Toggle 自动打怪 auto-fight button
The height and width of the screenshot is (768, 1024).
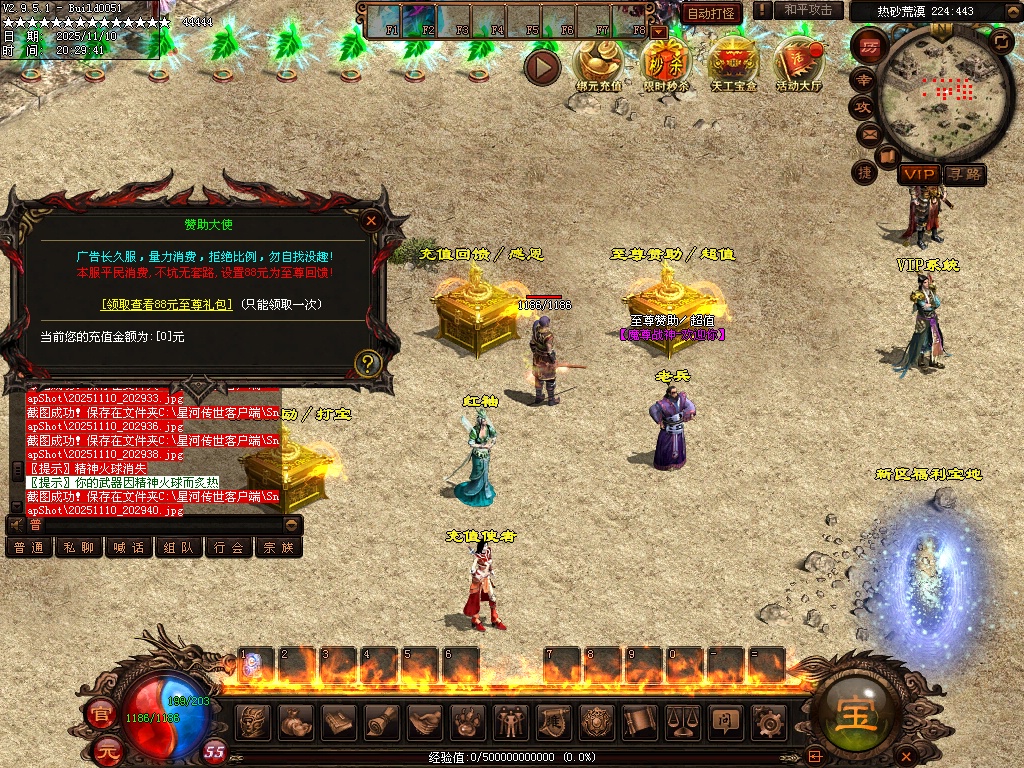[712, 13]
